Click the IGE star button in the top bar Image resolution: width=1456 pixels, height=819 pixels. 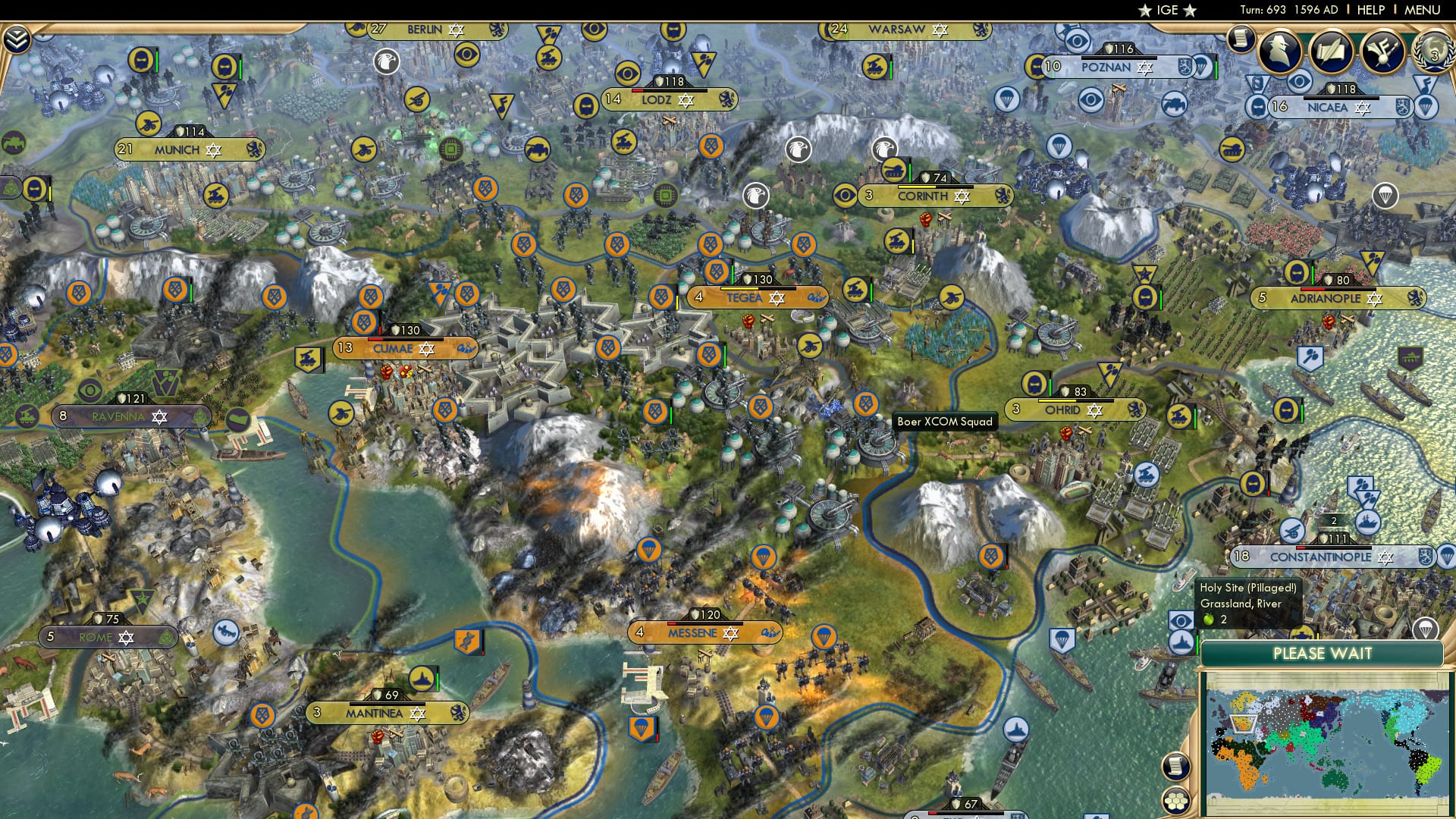click(x=1168, y=11)
